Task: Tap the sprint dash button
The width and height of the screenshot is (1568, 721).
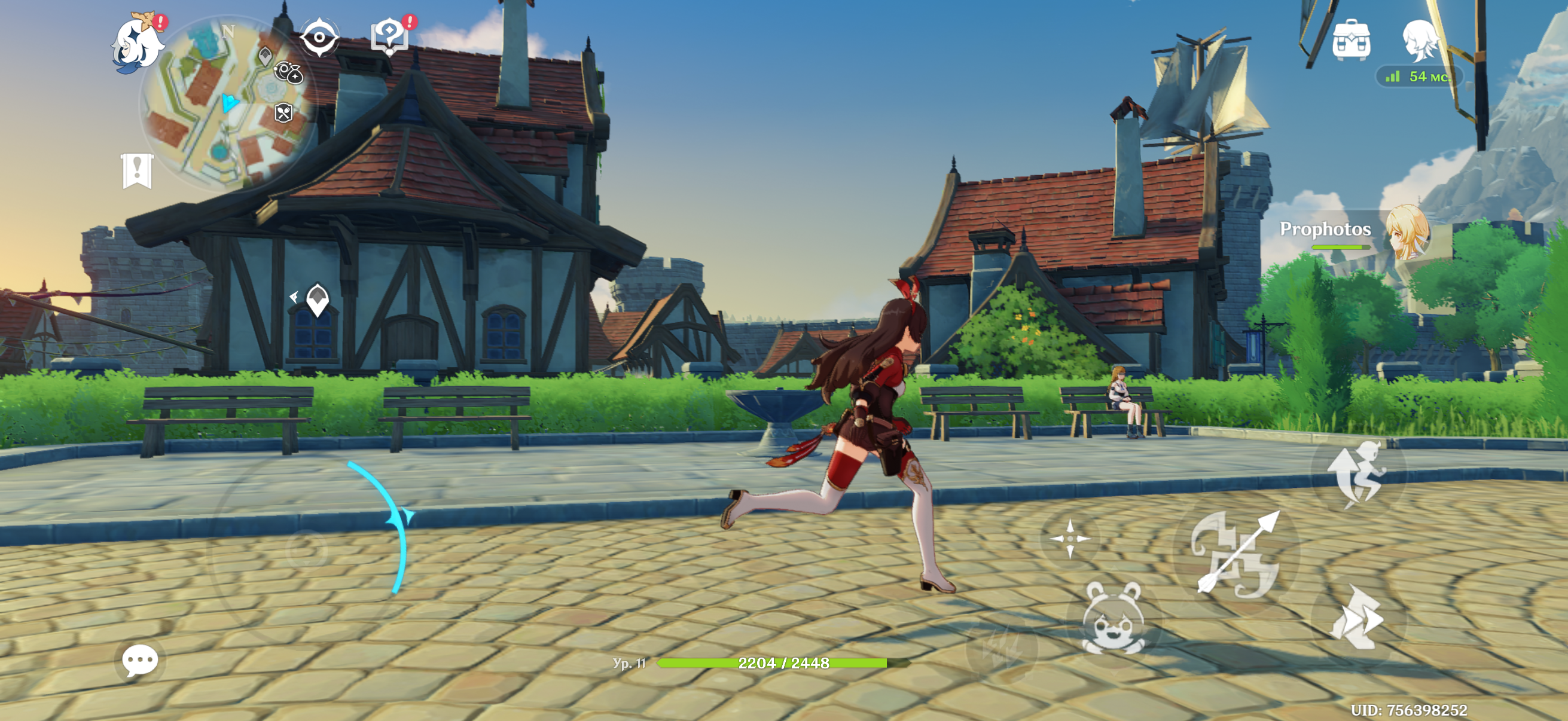Action: click(1357, 618)
